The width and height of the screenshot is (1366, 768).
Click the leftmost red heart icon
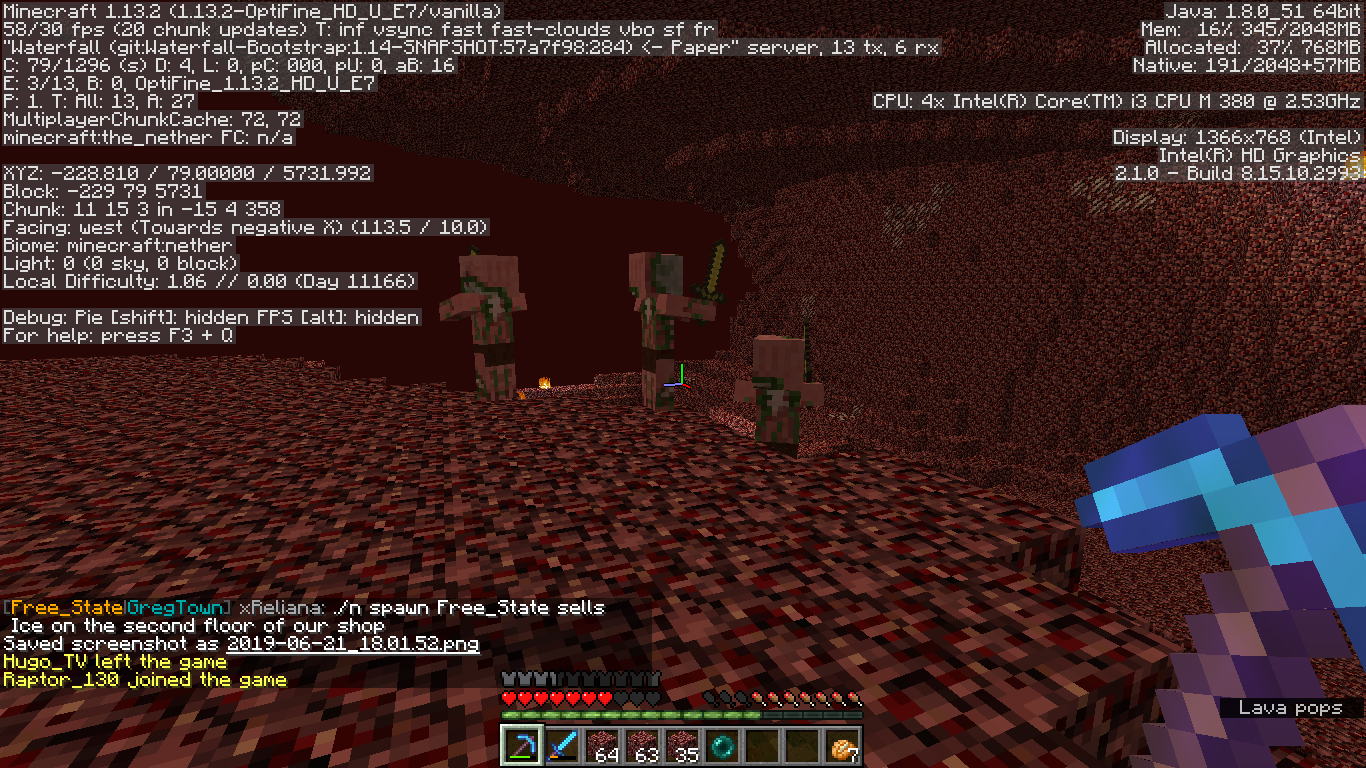coord(506,700)
